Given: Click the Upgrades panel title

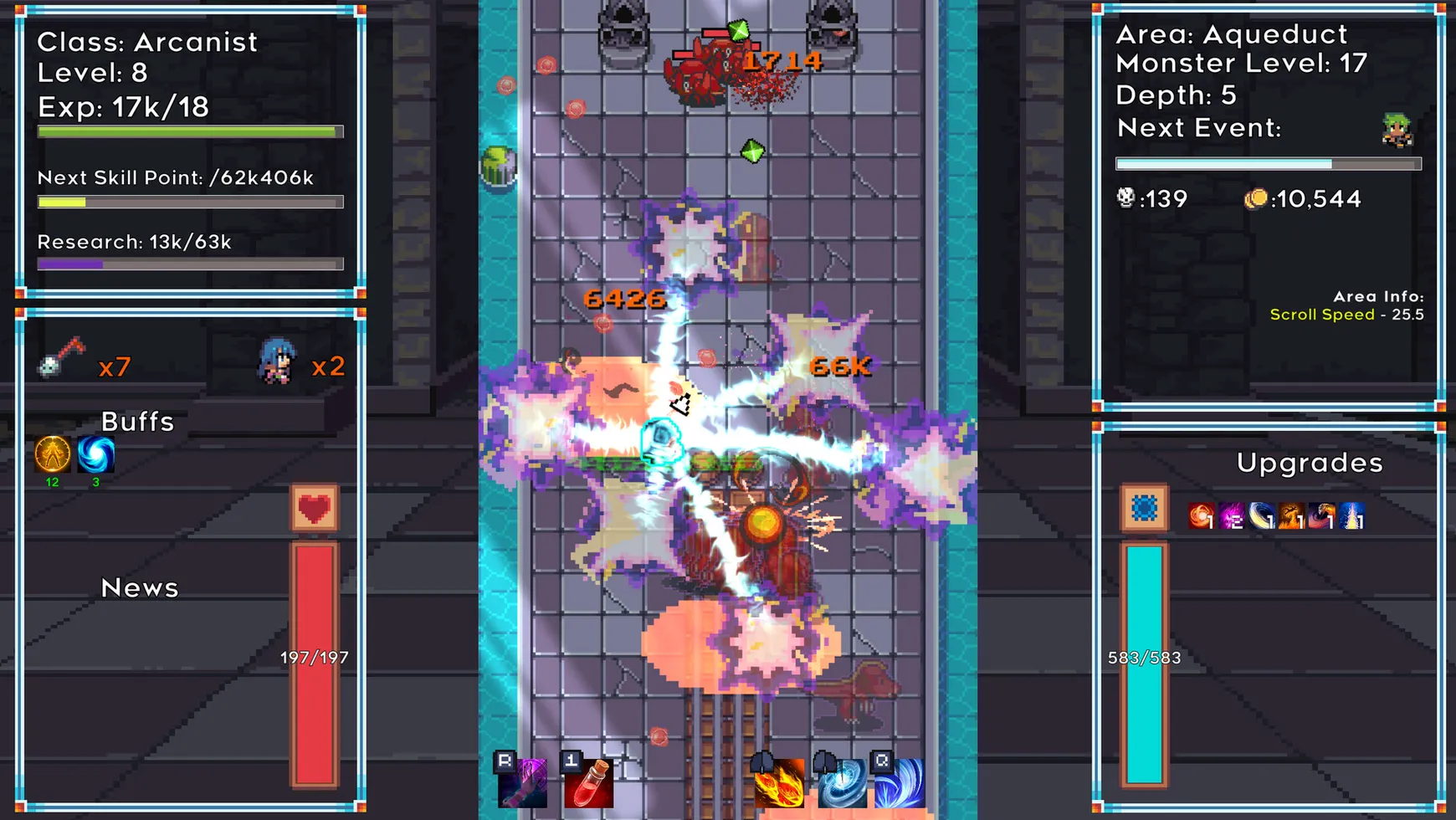Looking at the screenshot, I should [1310, 463].
